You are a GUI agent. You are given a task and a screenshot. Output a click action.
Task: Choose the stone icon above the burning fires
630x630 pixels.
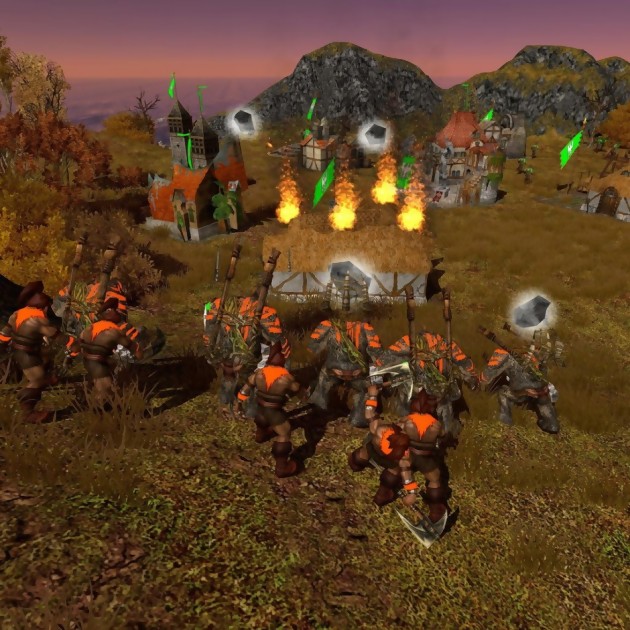click(x=375, y=135)
